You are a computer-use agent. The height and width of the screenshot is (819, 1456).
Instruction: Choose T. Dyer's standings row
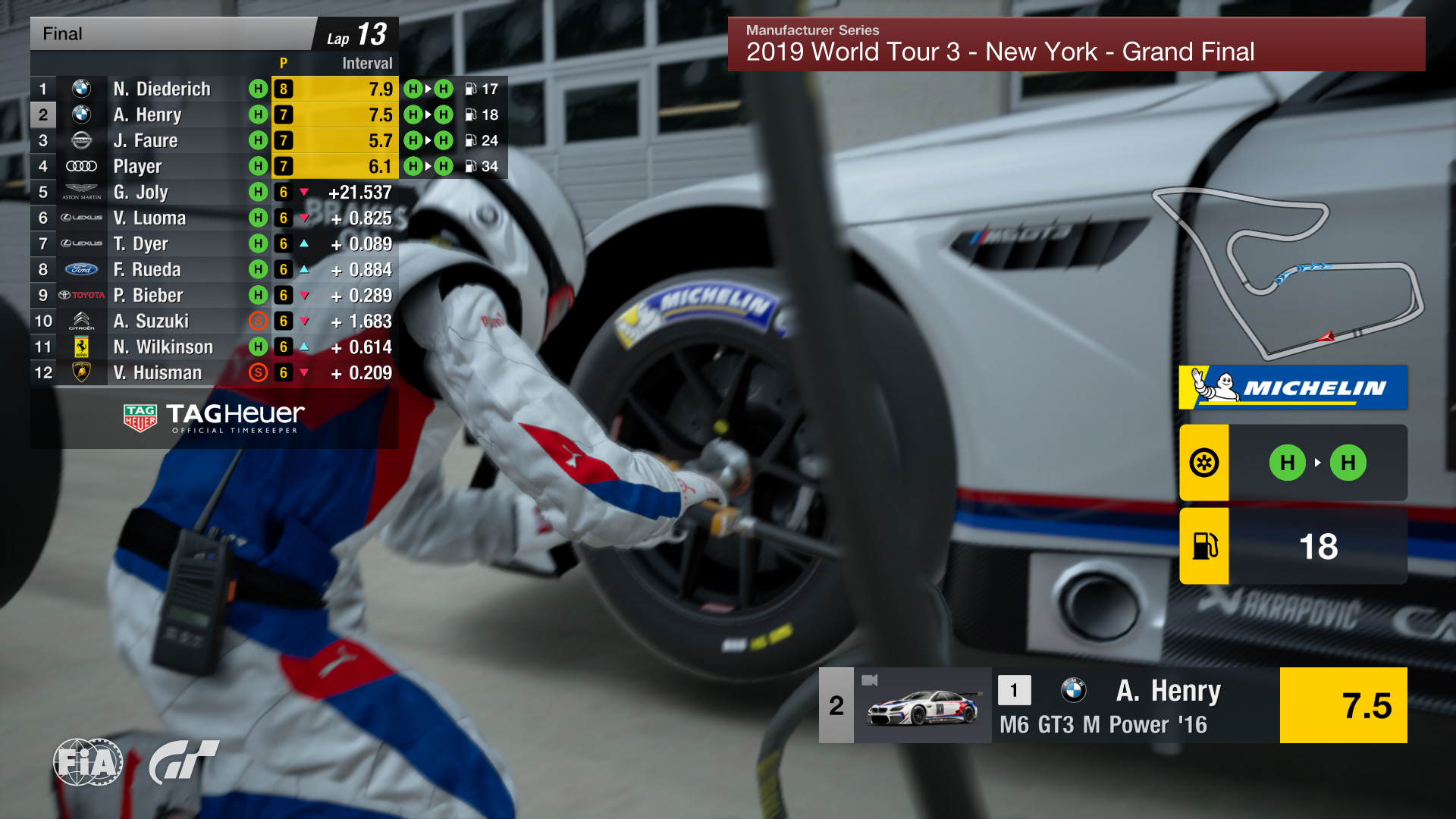(x=140, y=243)
